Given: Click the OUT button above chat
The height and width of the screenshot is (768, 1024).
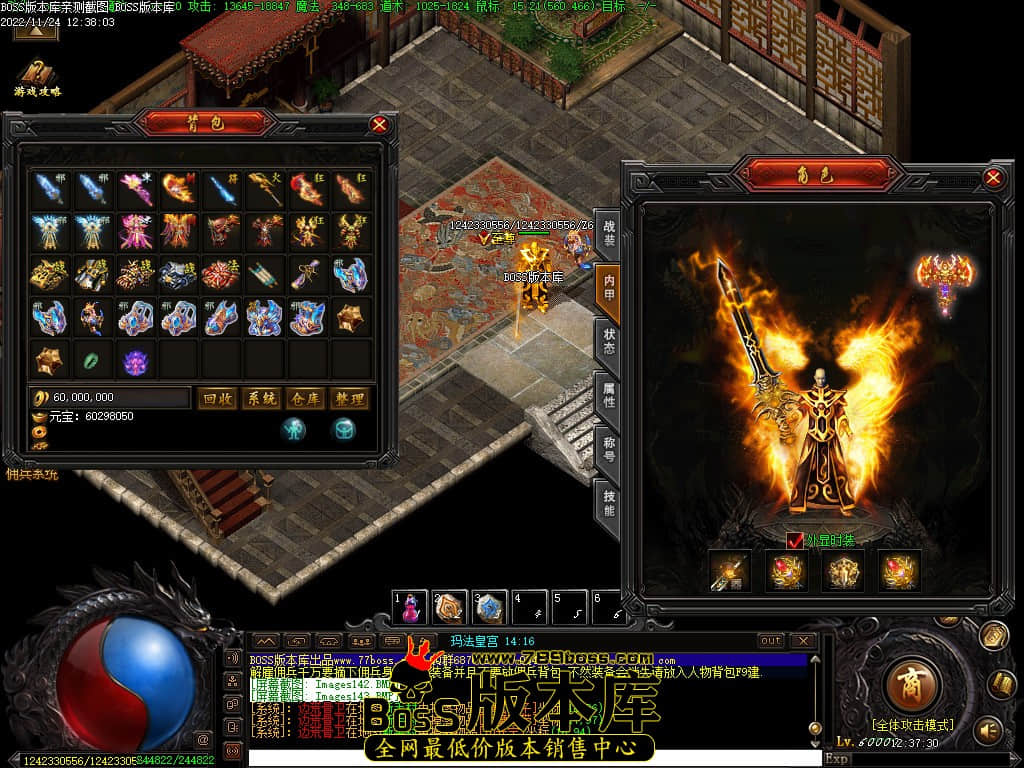Looking at the screenshot, I should (x=771, y=640).
